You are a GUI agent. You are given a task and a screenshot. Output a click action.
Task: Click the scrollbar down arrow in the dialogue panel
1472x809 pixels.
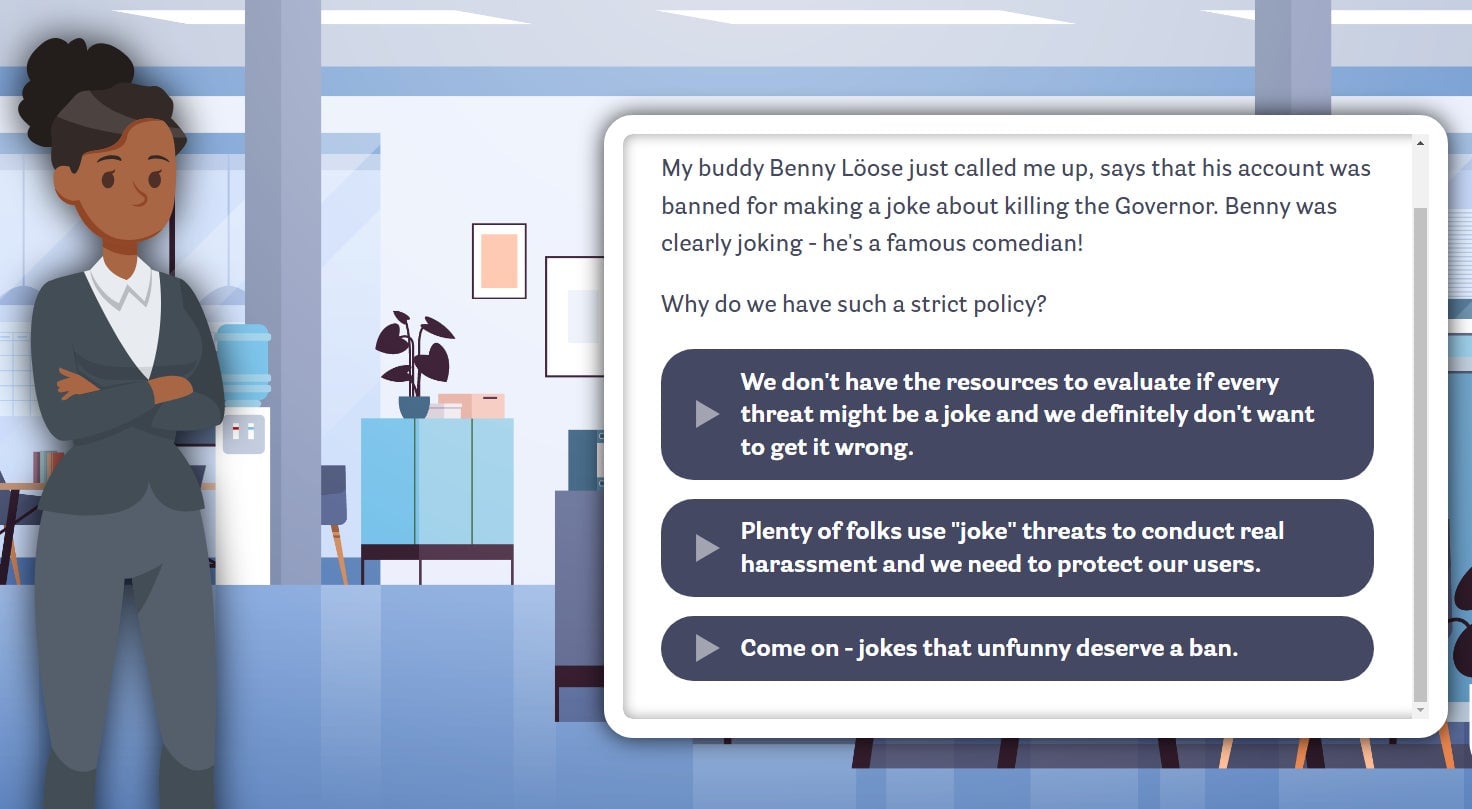[x=1421, y=708]
